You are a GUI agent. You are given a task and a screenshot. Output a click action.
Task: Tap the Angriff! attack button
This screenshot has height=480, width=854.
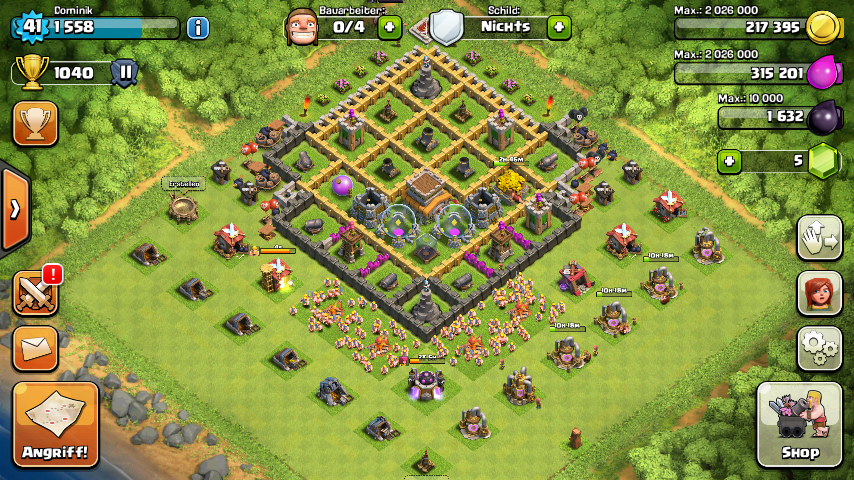coord(56,425)
